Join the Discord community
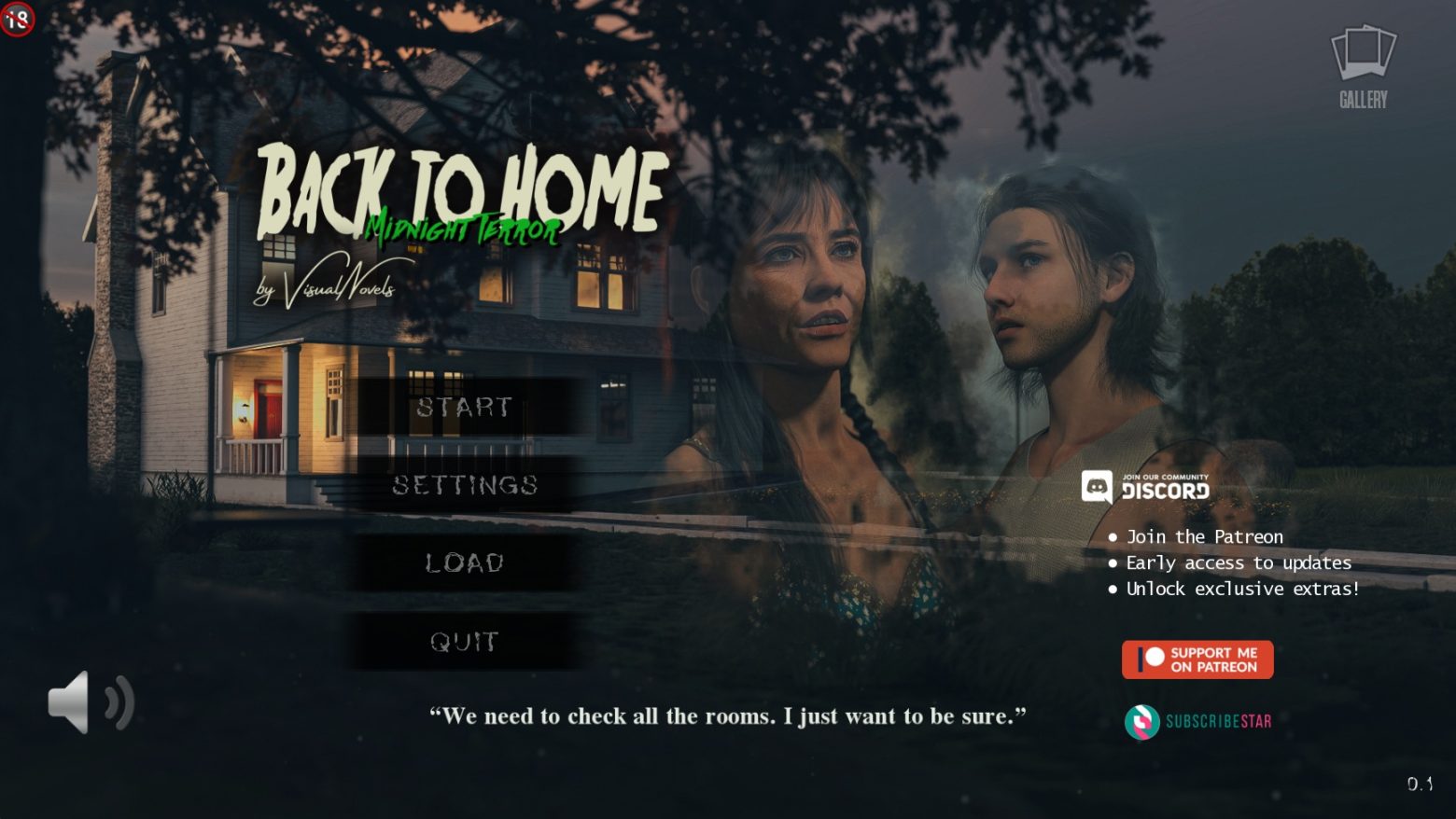Image resolution: width=1456 pixels, height=819 pixels. (1146, 487)
